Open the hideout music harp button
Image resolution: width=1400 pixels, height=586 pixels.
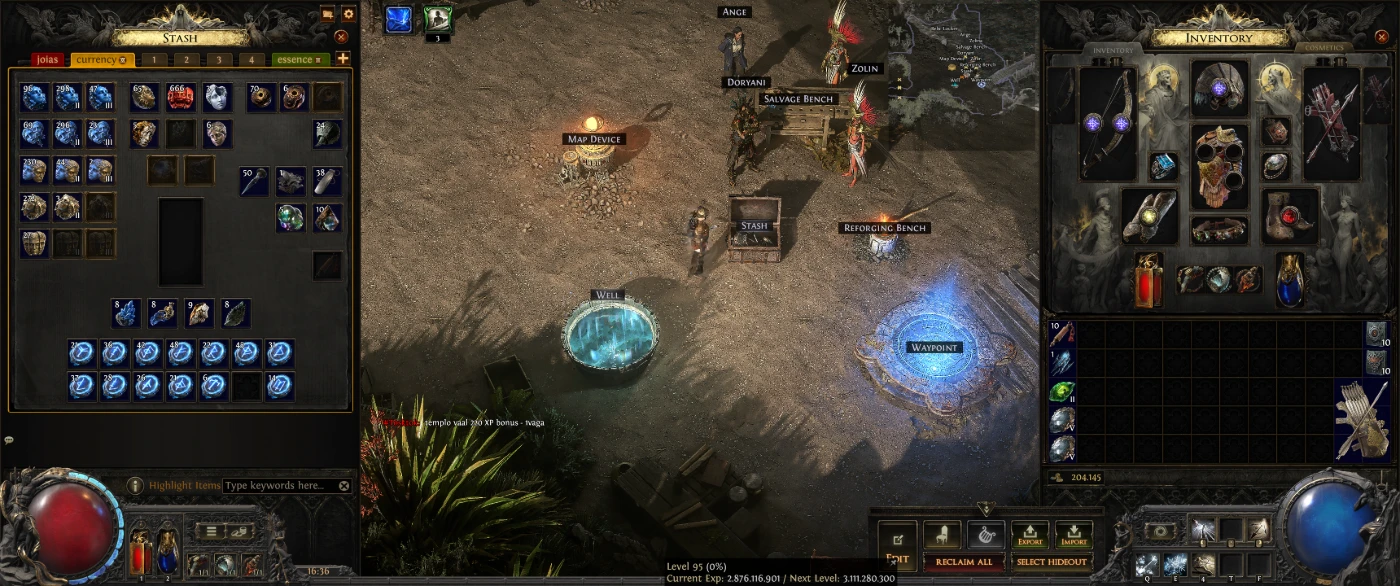(x=985, y=536)
